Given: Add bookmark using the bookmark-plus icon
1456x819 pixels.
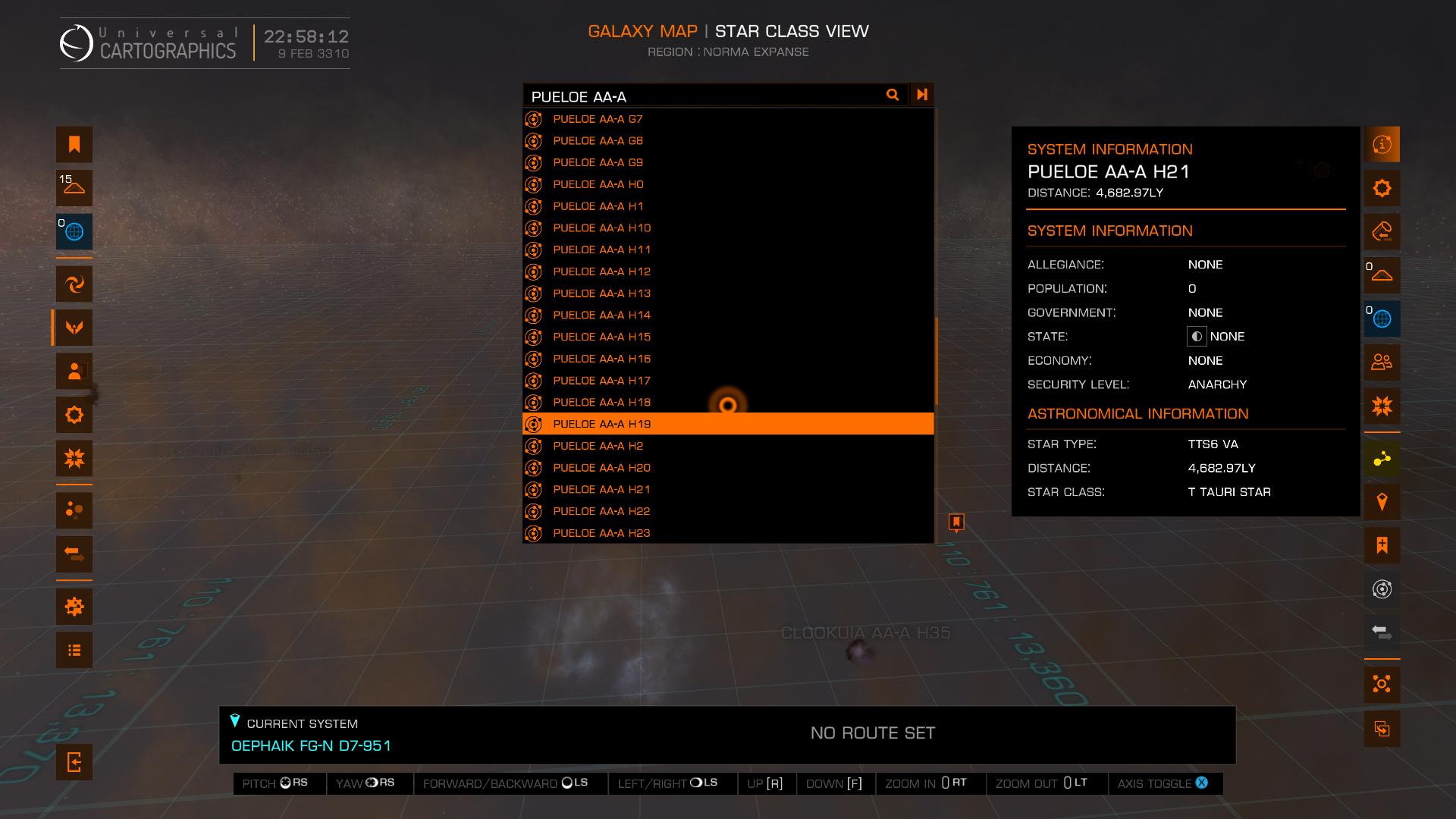Looking at the screenshot, I should coord(1382,545).
